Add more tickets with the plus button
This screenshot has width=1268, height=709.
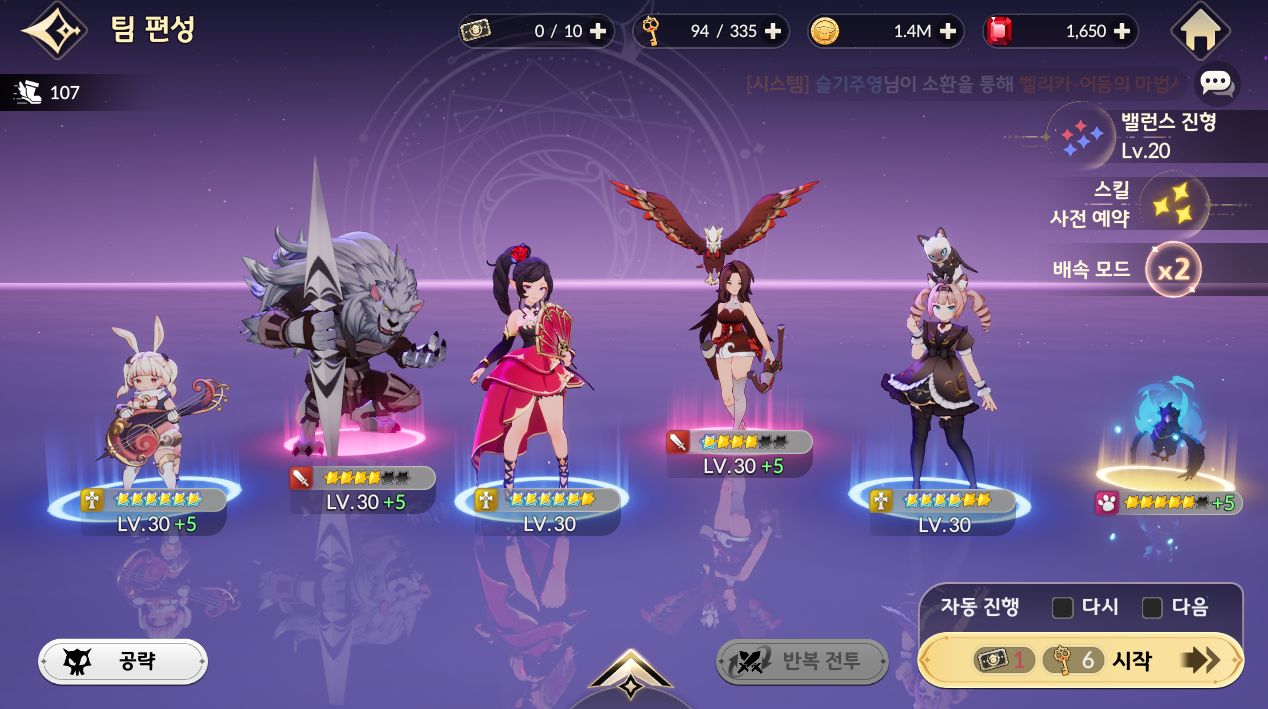tap(598, 31)
